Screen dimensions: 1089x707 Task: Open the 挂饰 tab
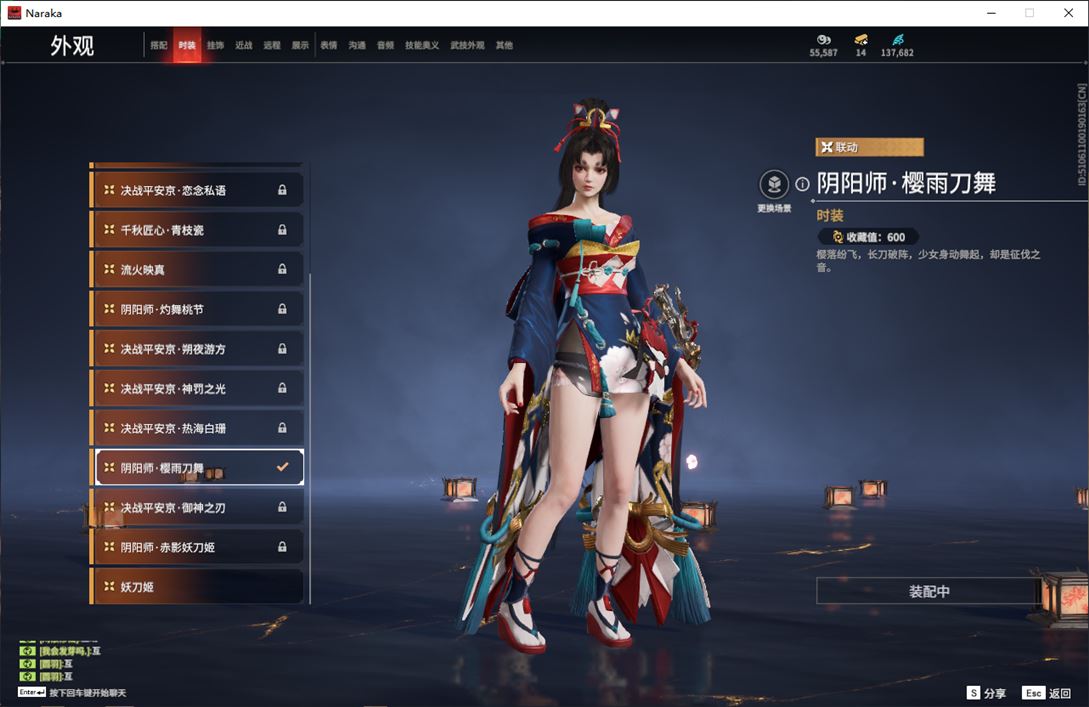tap(215, 45)
